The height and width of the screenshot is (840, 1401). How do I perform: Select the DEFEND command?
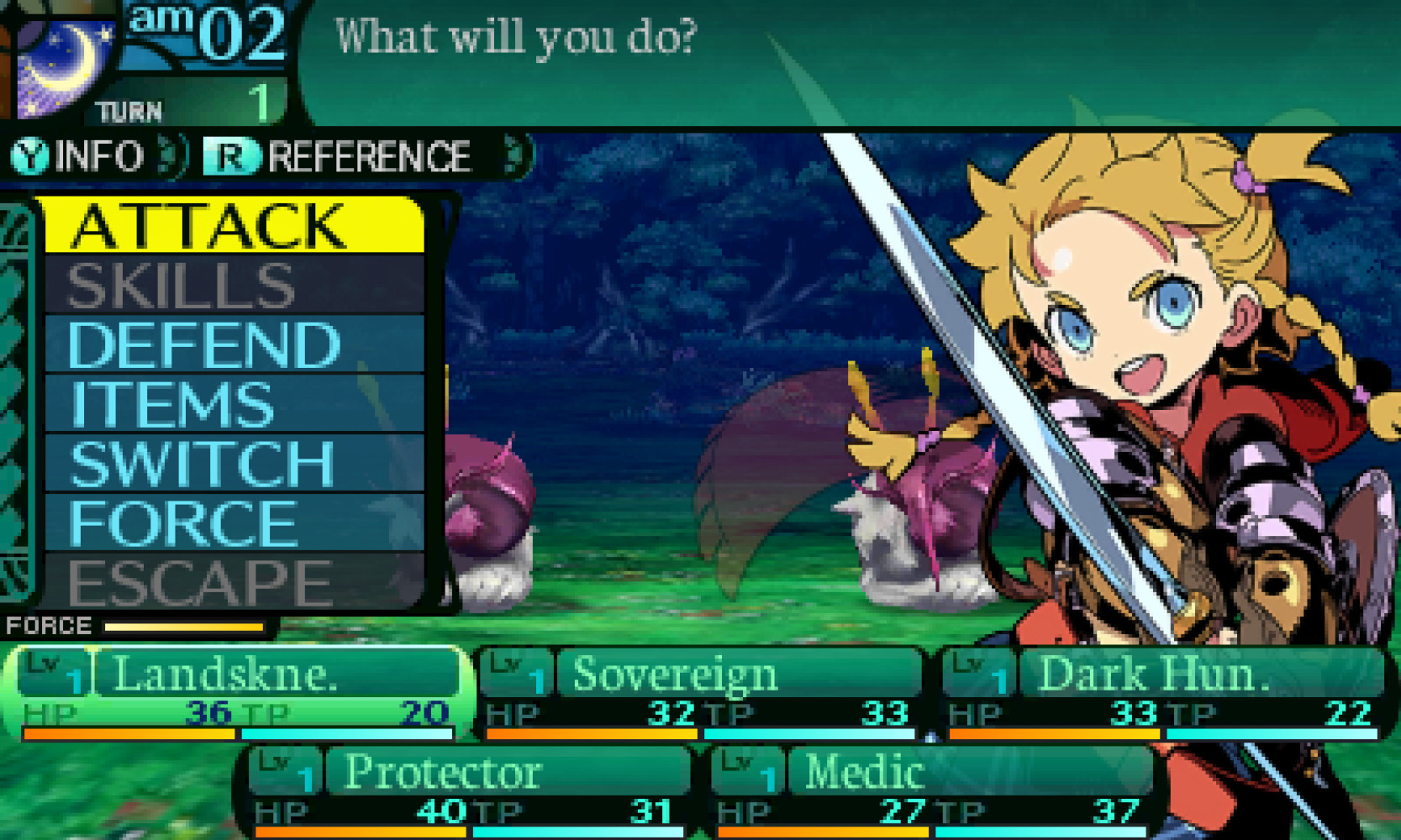[202, 343]
